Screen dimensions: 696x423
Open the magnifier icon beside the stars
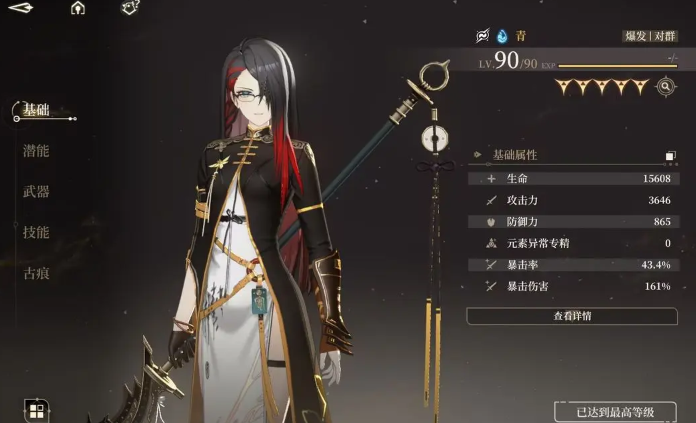(666, 87)
